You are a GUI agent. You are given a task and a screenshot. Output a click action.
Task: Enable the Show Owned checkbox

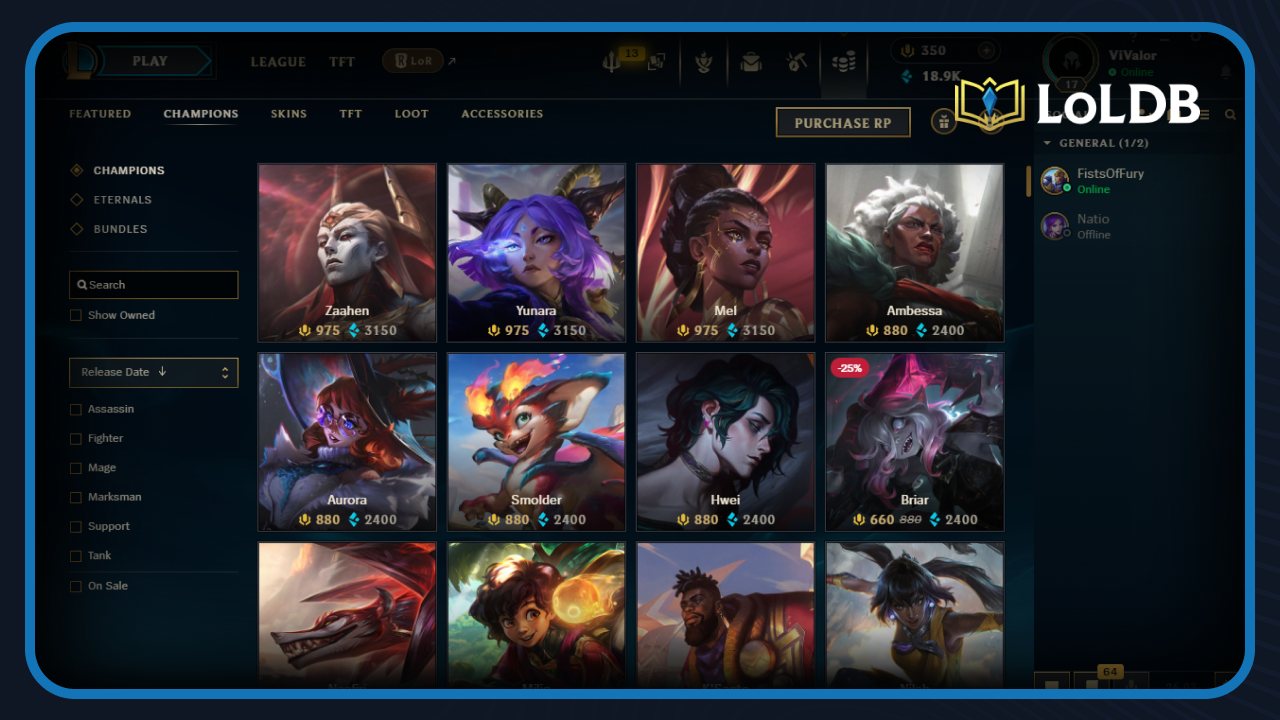(x=76, y=315)
